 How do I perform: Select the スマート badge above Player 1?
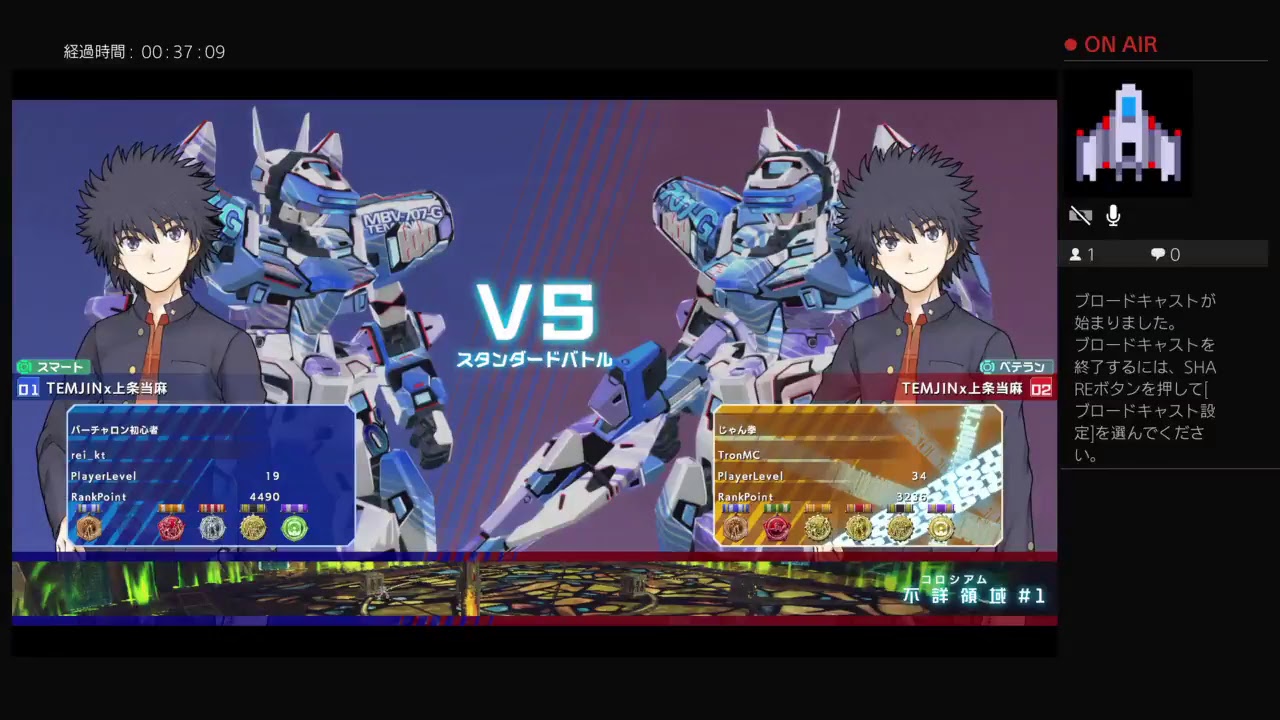tap(52, 367)
